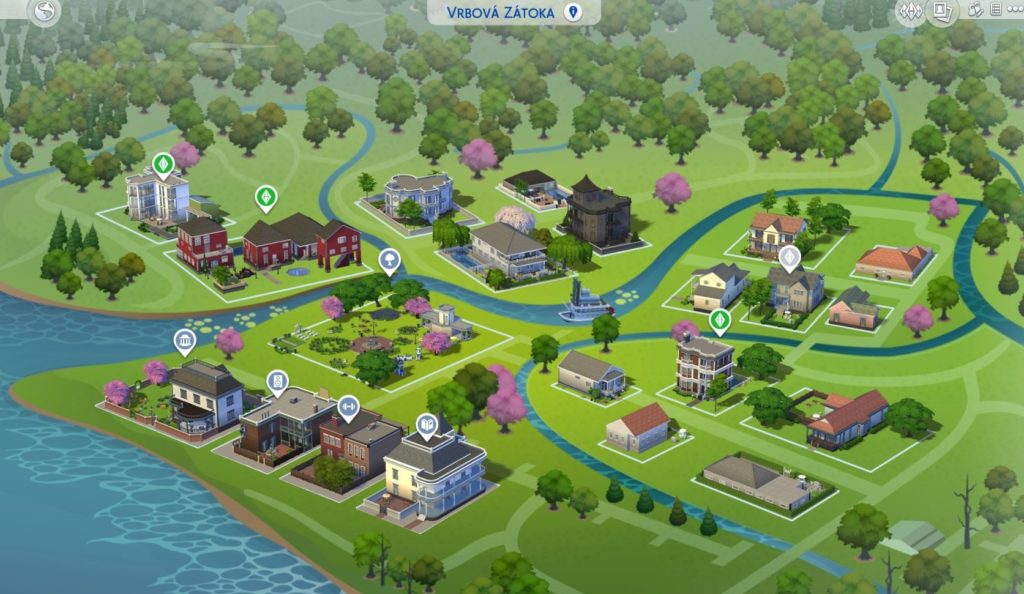Viewport: 1024px width, 594px height.
Task: Select green plumbob marker above white modern building
Action: pyautogui.click(x=162, y=163)
